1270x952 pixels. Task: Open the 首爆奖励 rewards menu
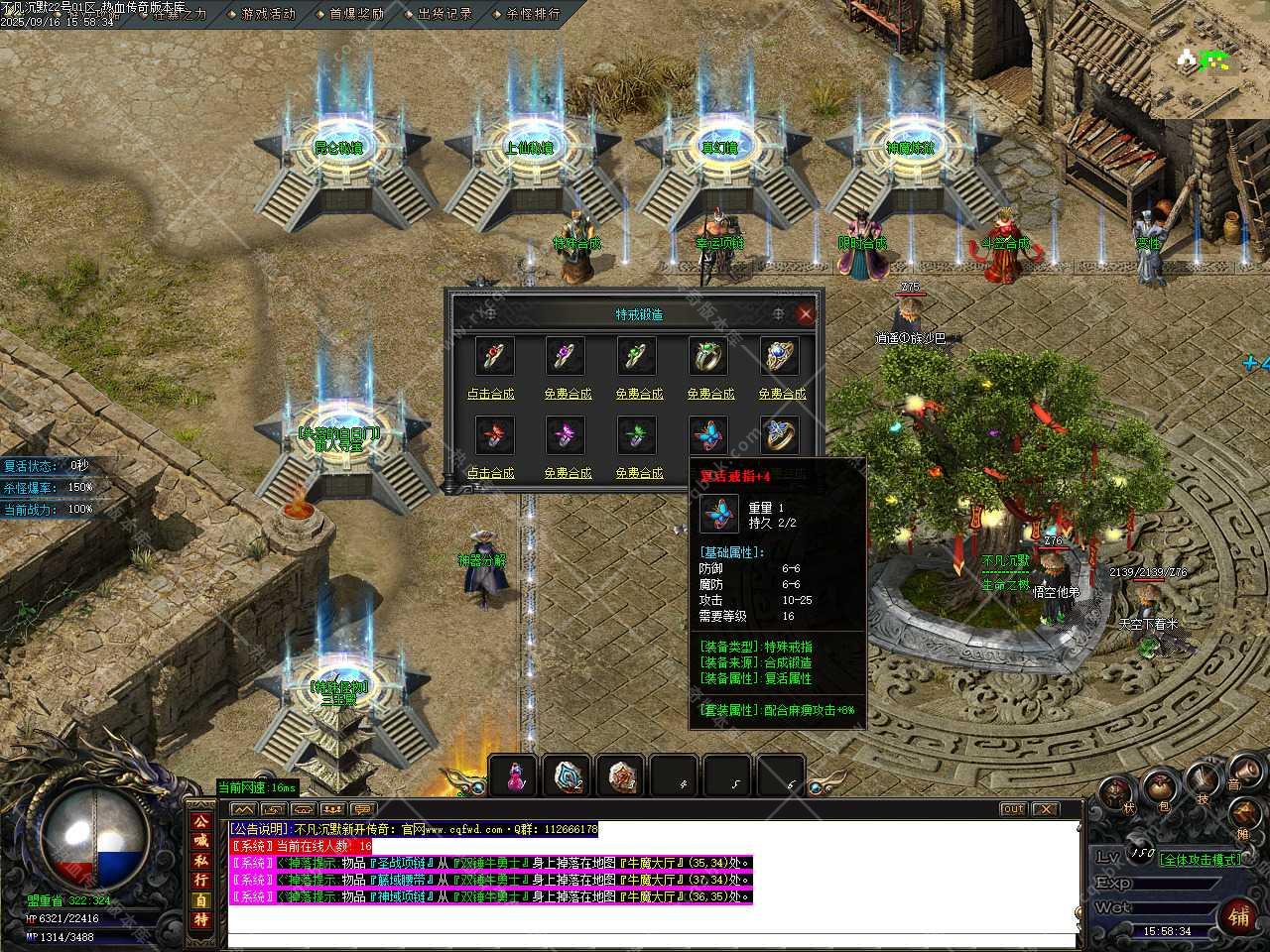point(355,14)
